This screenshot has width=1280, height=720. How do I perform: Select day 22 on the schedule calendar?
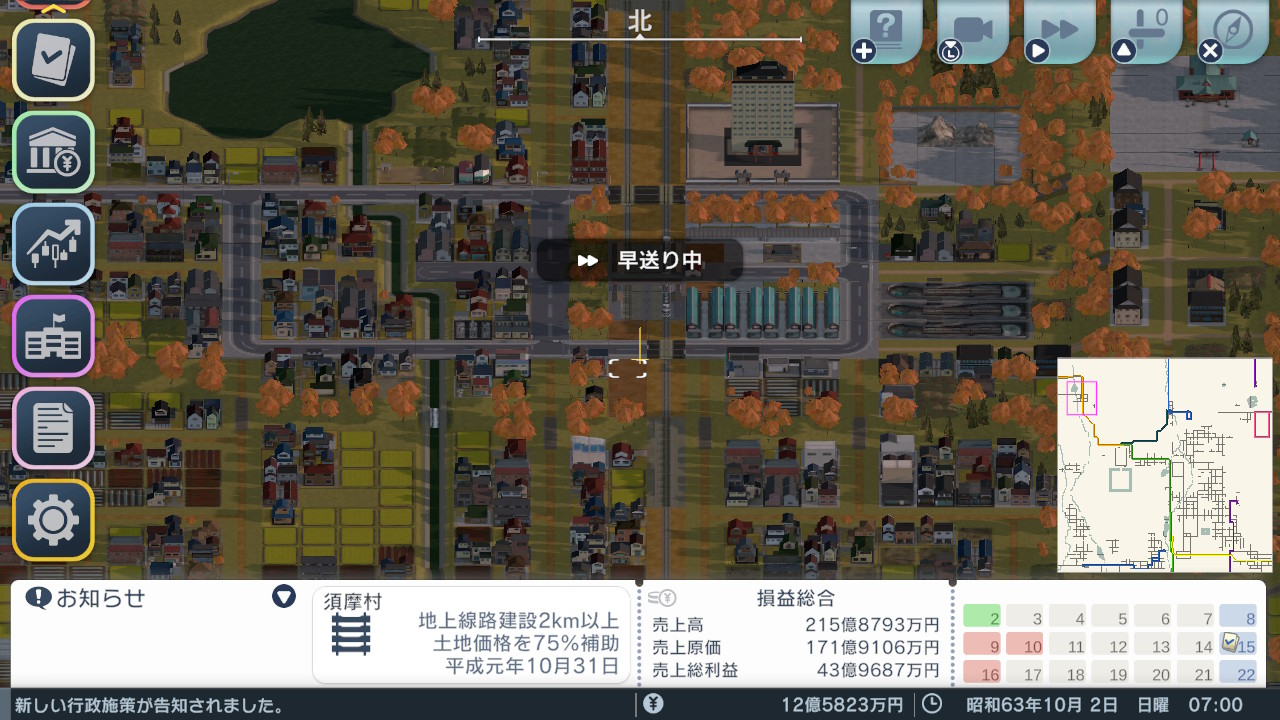1240,674
